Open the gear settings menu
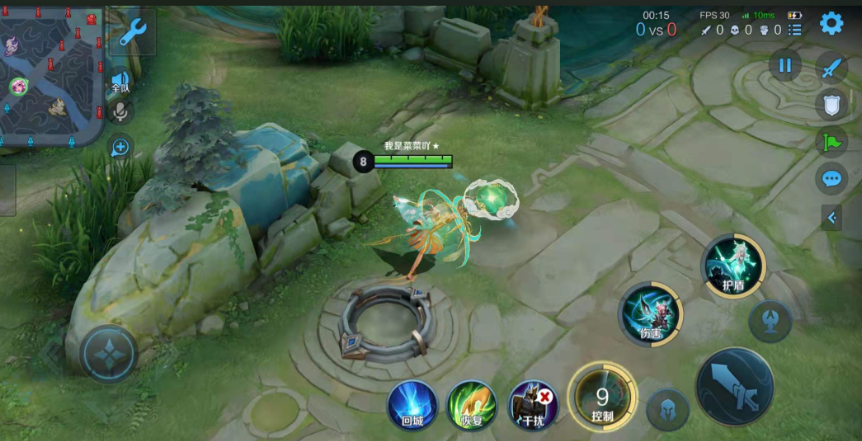Screen dimensions: 862x441 click(x=831, y=23)
